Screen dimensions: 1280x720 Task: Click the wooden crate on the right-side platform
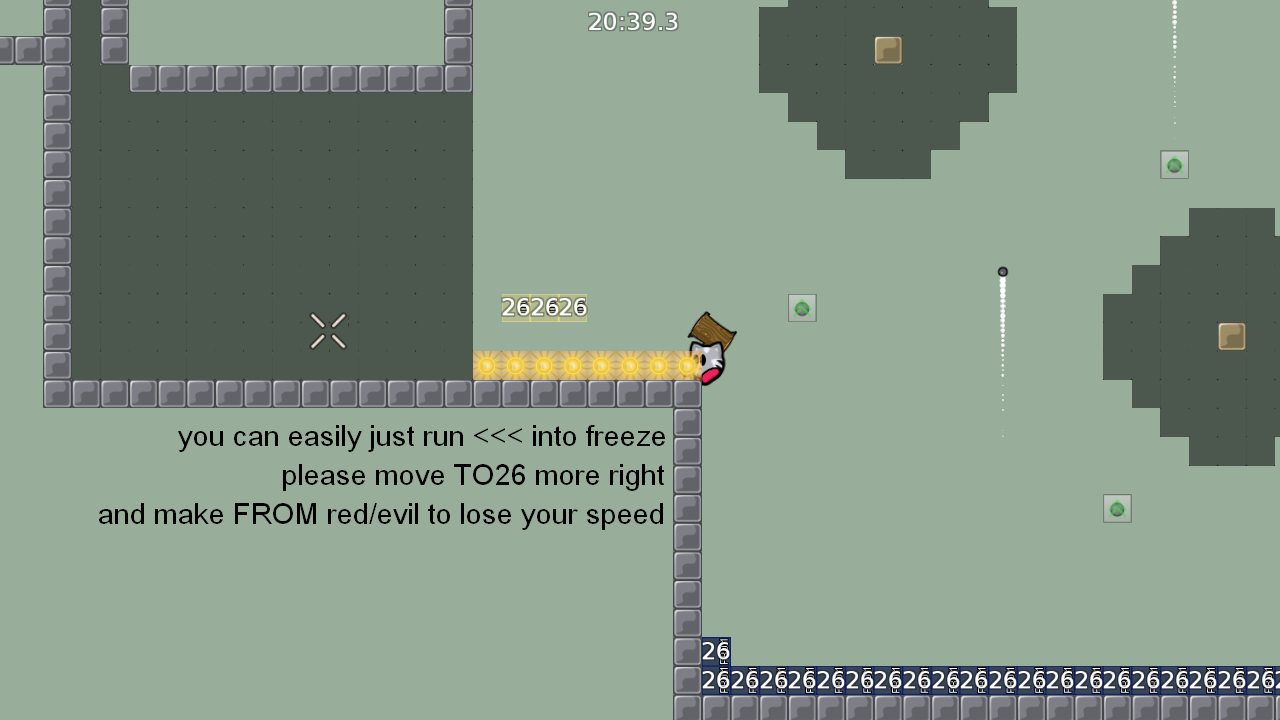click(1232, 338)
